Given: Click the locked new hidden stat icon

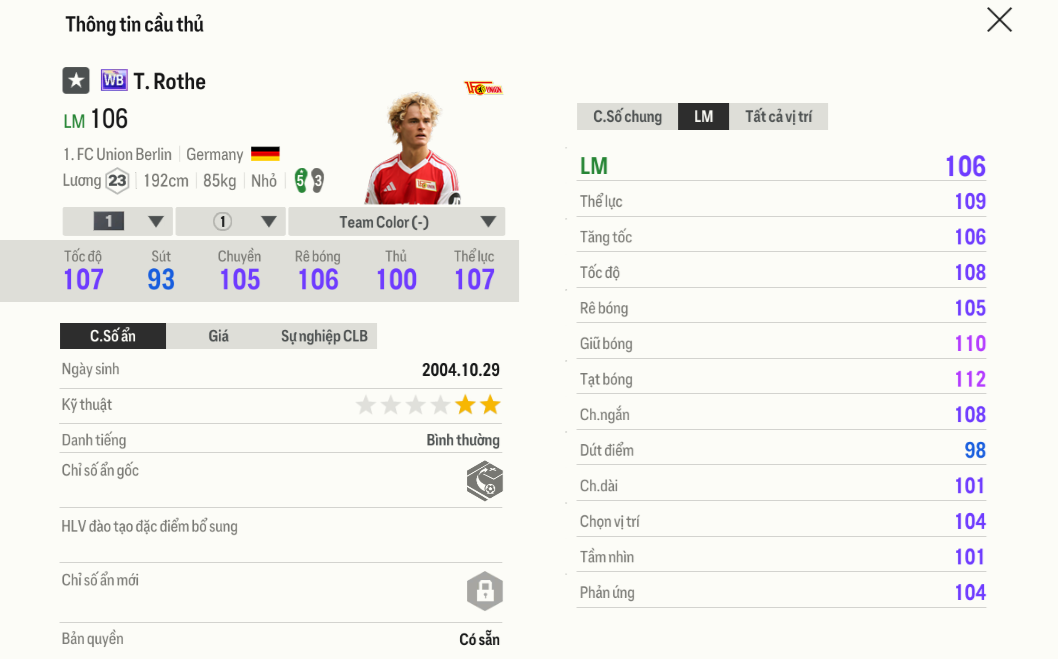Looking at the screenshot, I should [484, 591].
